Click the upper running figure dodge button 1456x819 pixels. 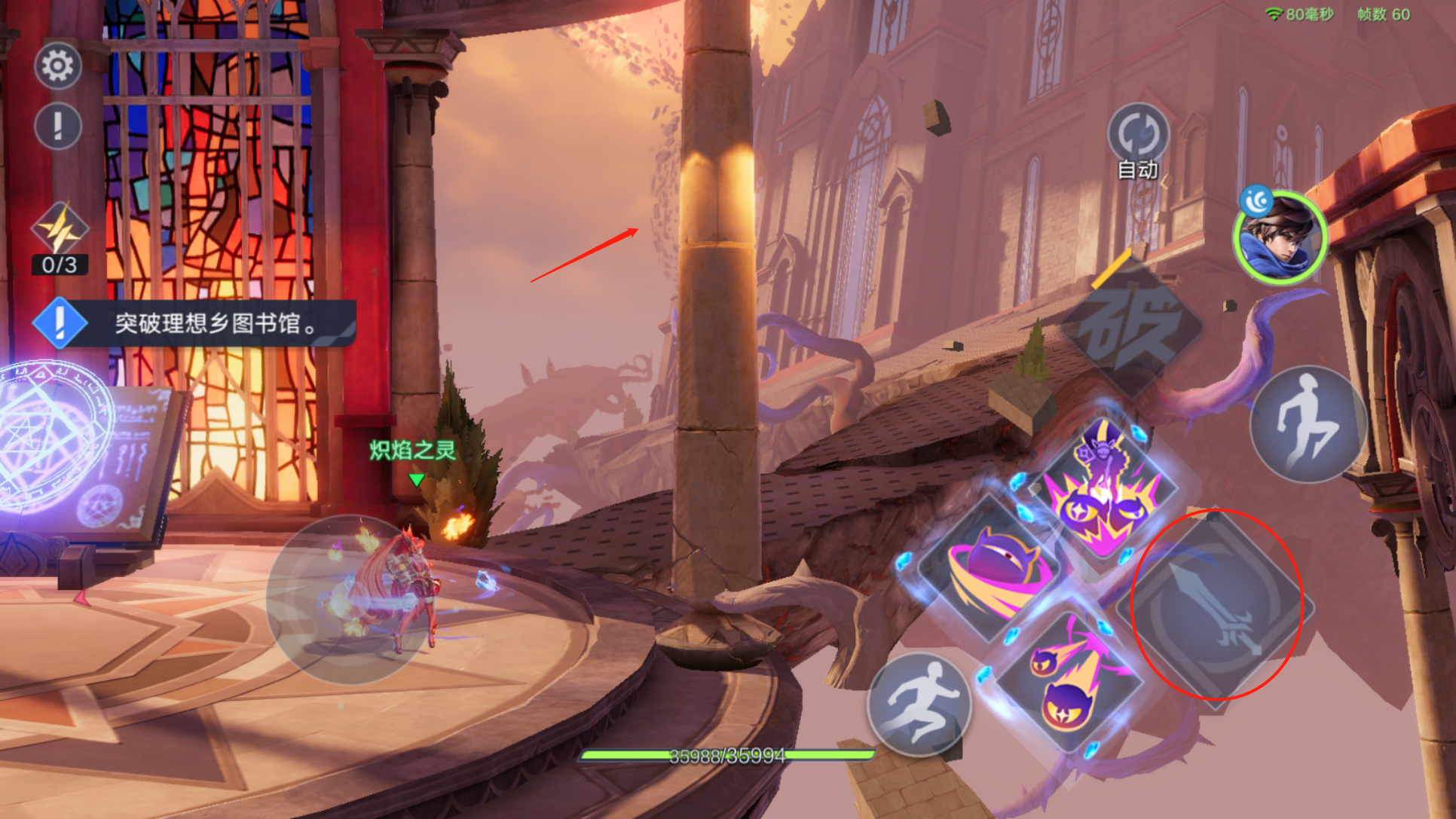tap(1309, 425)
